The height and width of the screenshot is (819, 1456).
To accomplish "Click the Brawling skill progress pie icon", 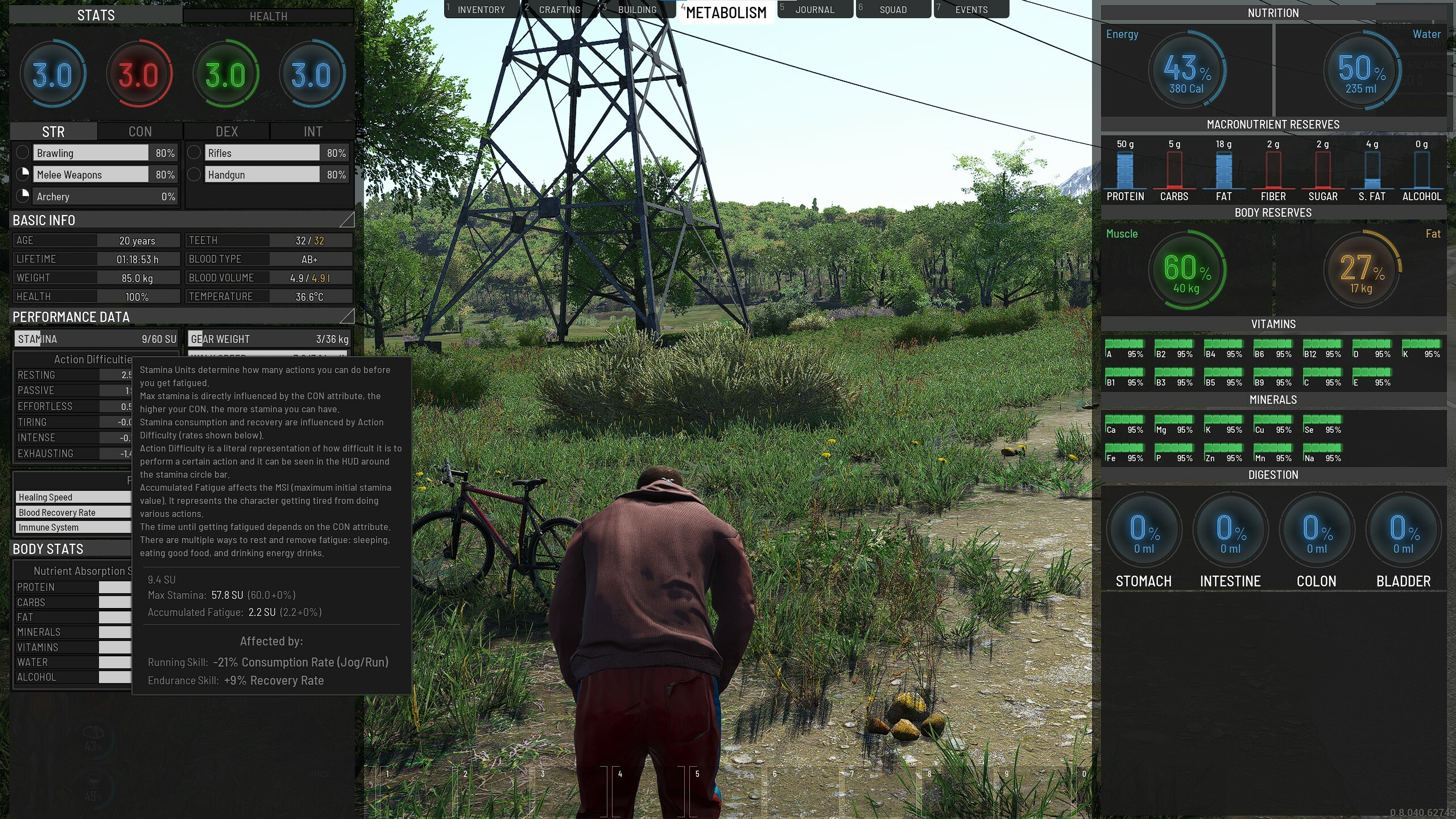I will coord(23,152).
